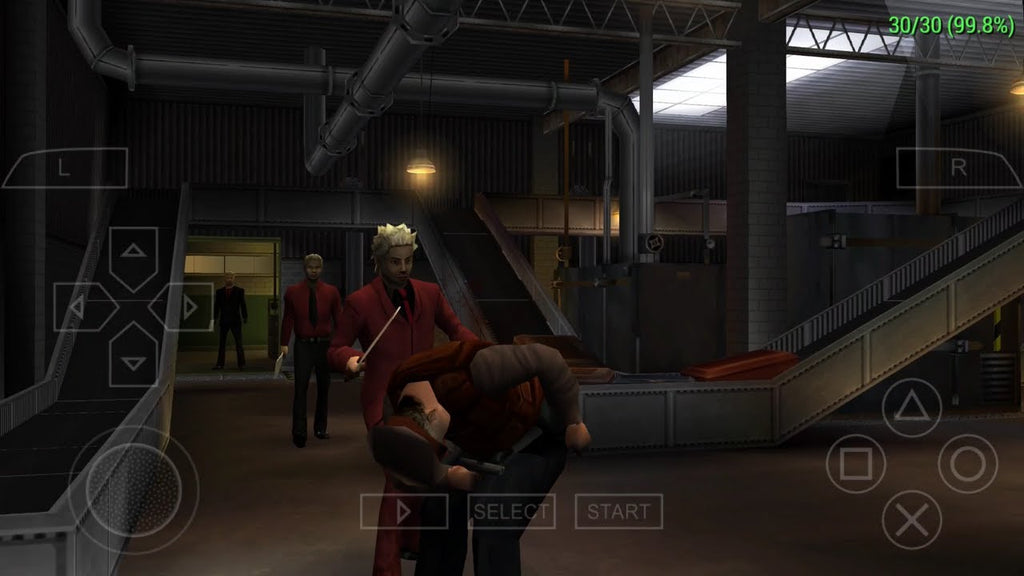Screen dimensions: 1024x576
Task: Tap the circle face button
Action: pos(967,464)
